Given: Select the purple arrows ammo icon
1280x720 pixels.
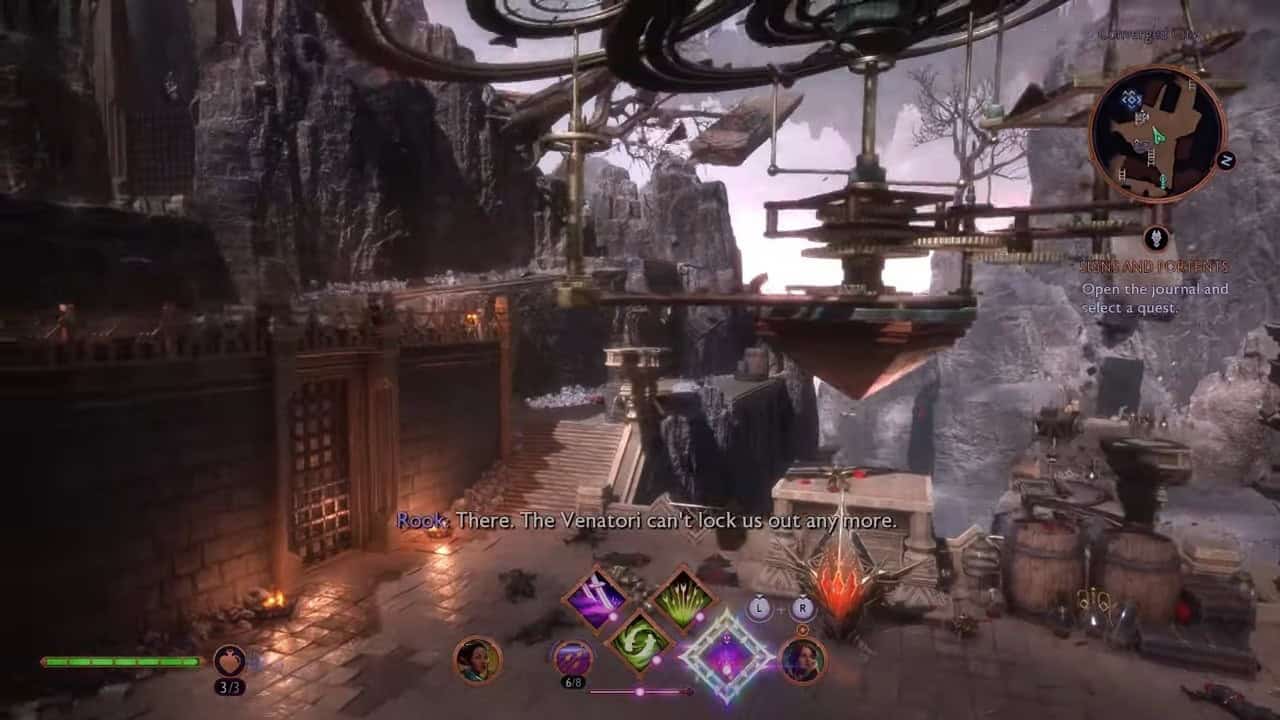Looking at the screenshot, I should click(x=572, y=658).
